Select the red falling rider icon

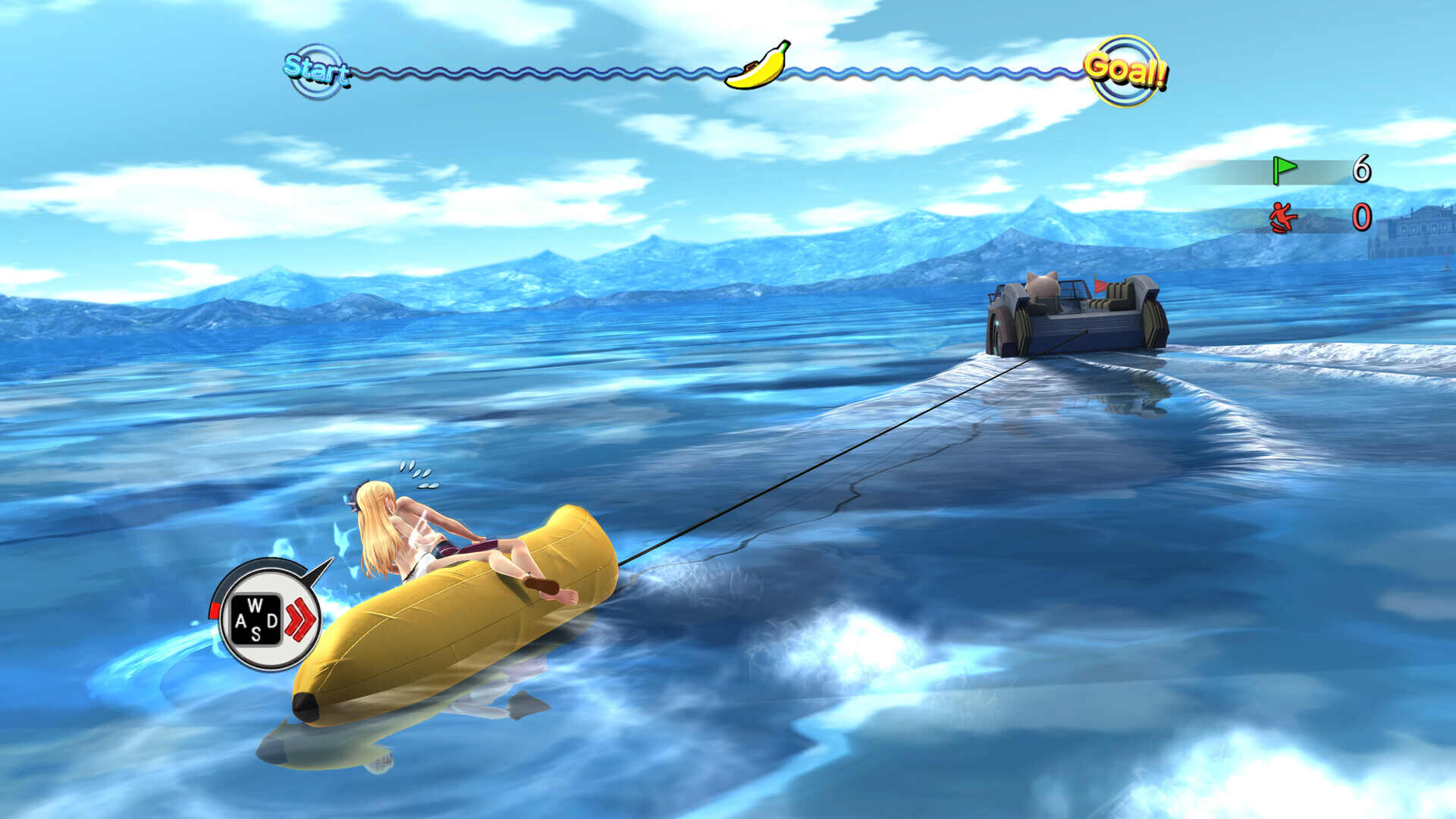coord(1283,218)
